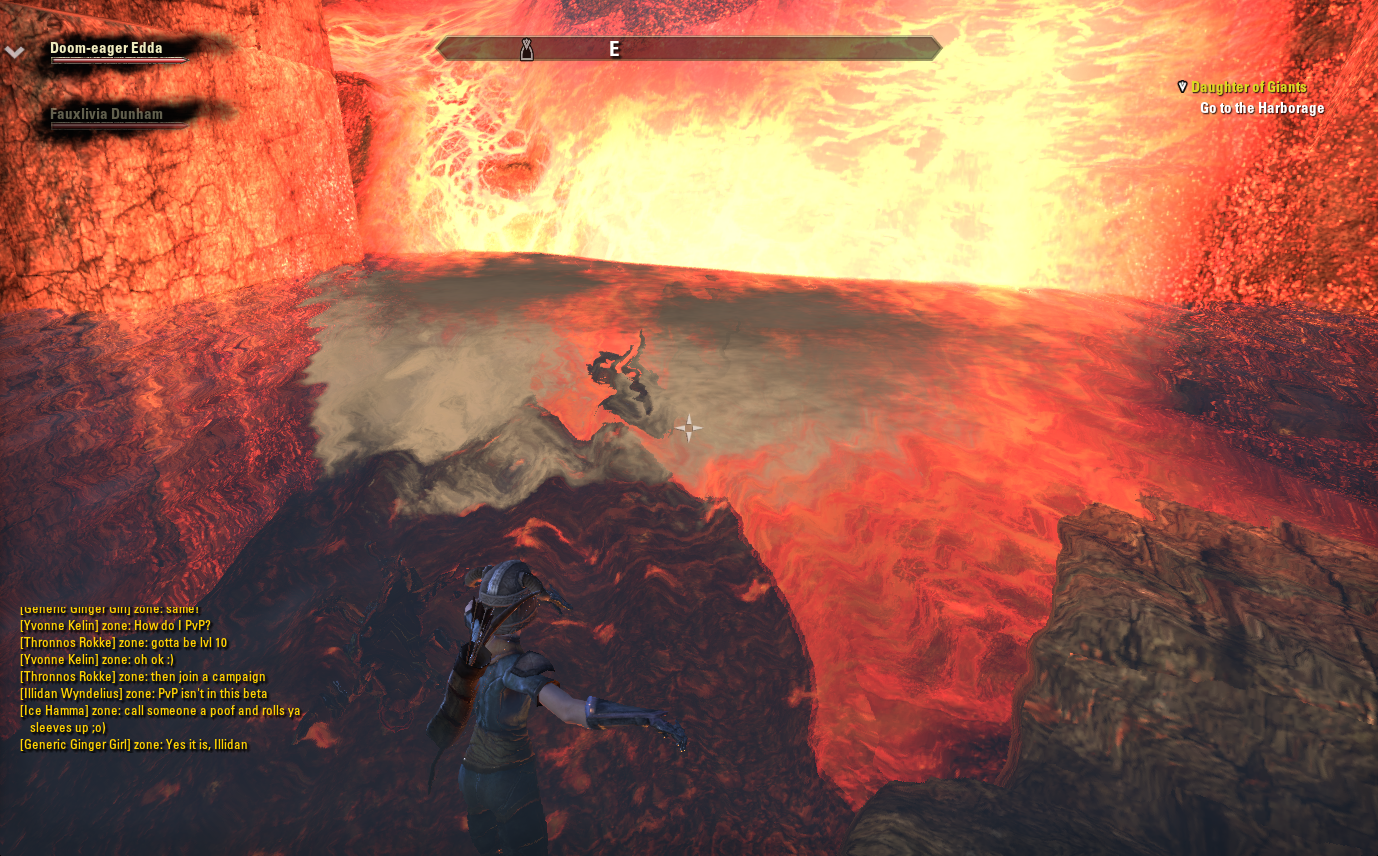Viewport: 1378px width, 856px height.
Task: Open the Daughter of Giants quest tracker entry
Action: 1248,88
